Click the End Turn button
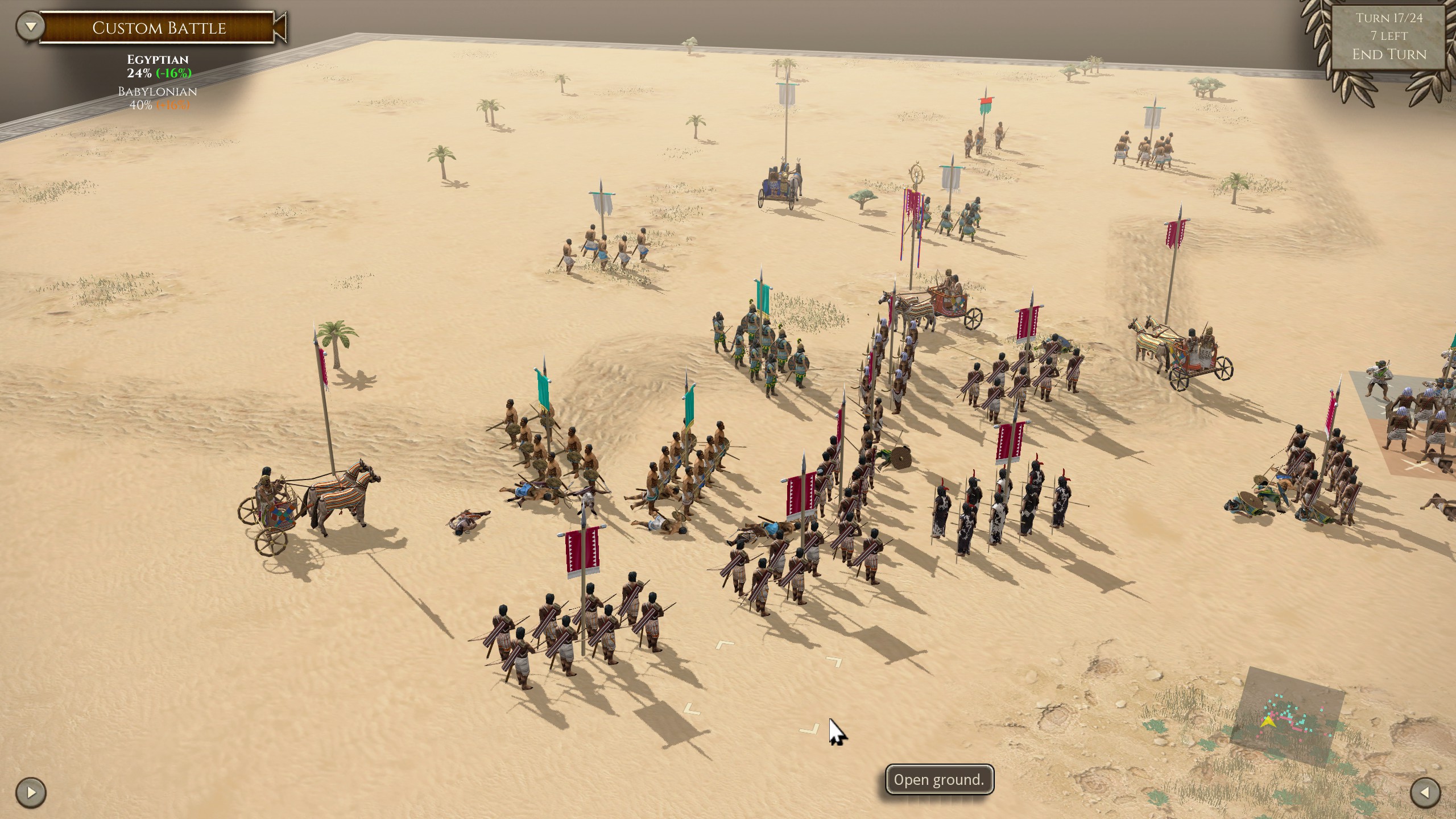 coord(1388,55)
